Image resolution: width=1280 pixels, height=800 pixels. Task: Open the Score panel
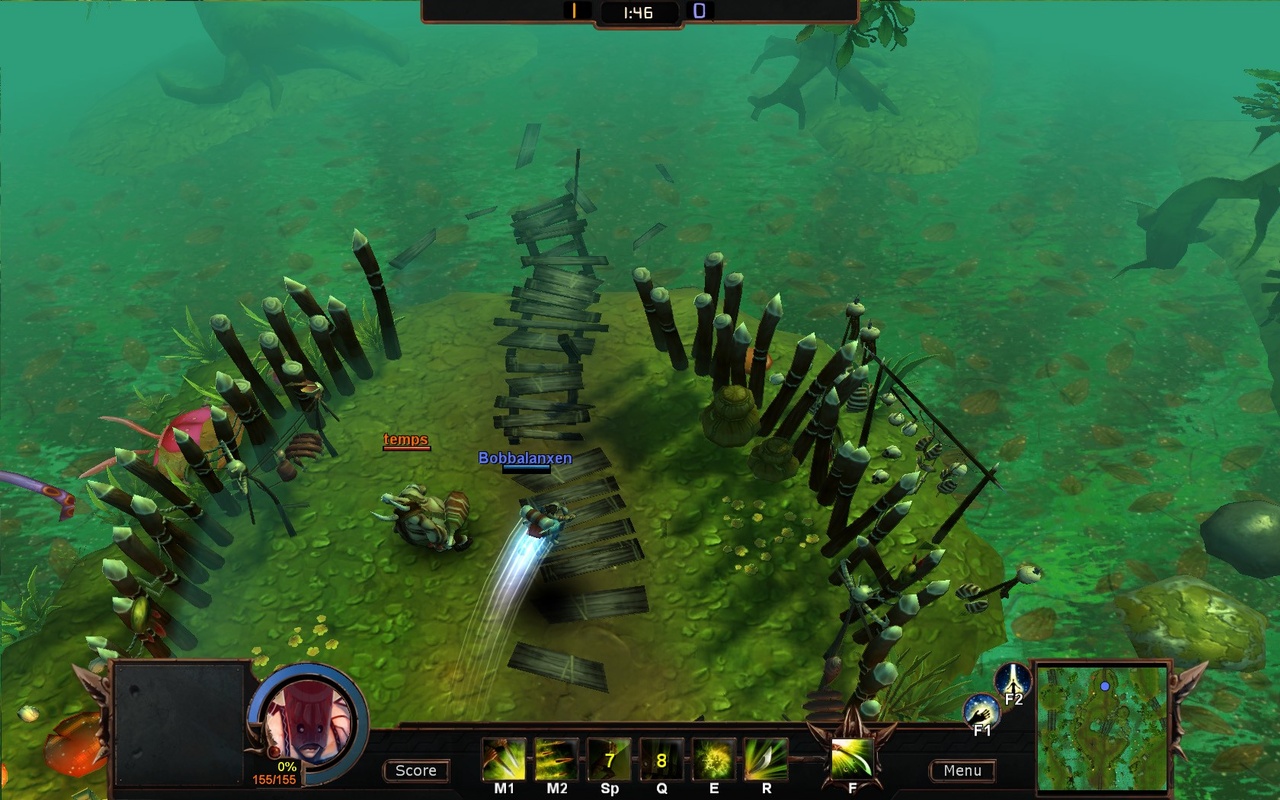point(416,770)
